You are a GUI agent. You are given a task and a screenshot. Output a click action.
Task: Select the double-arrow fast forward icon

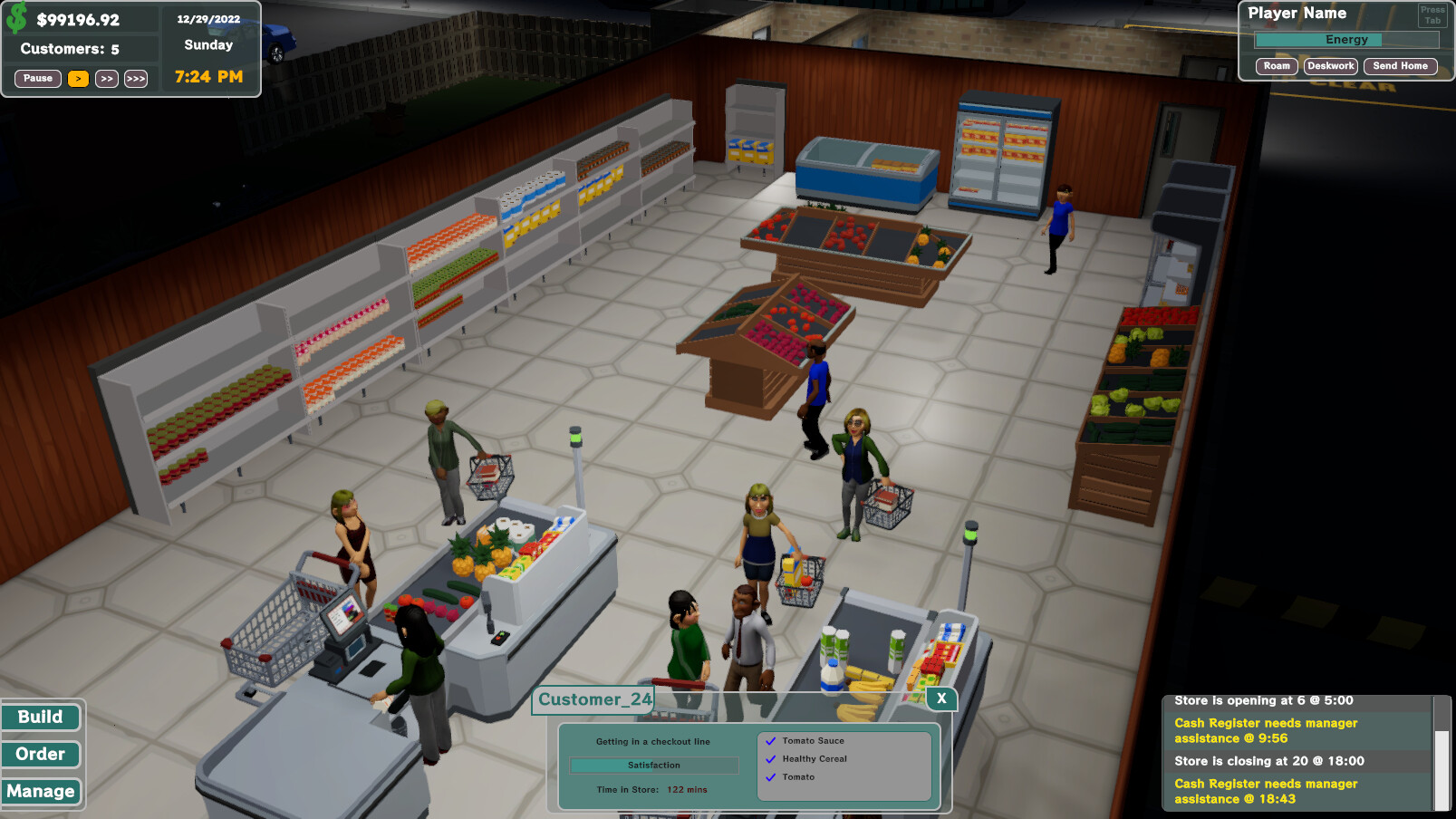[106, 78]
